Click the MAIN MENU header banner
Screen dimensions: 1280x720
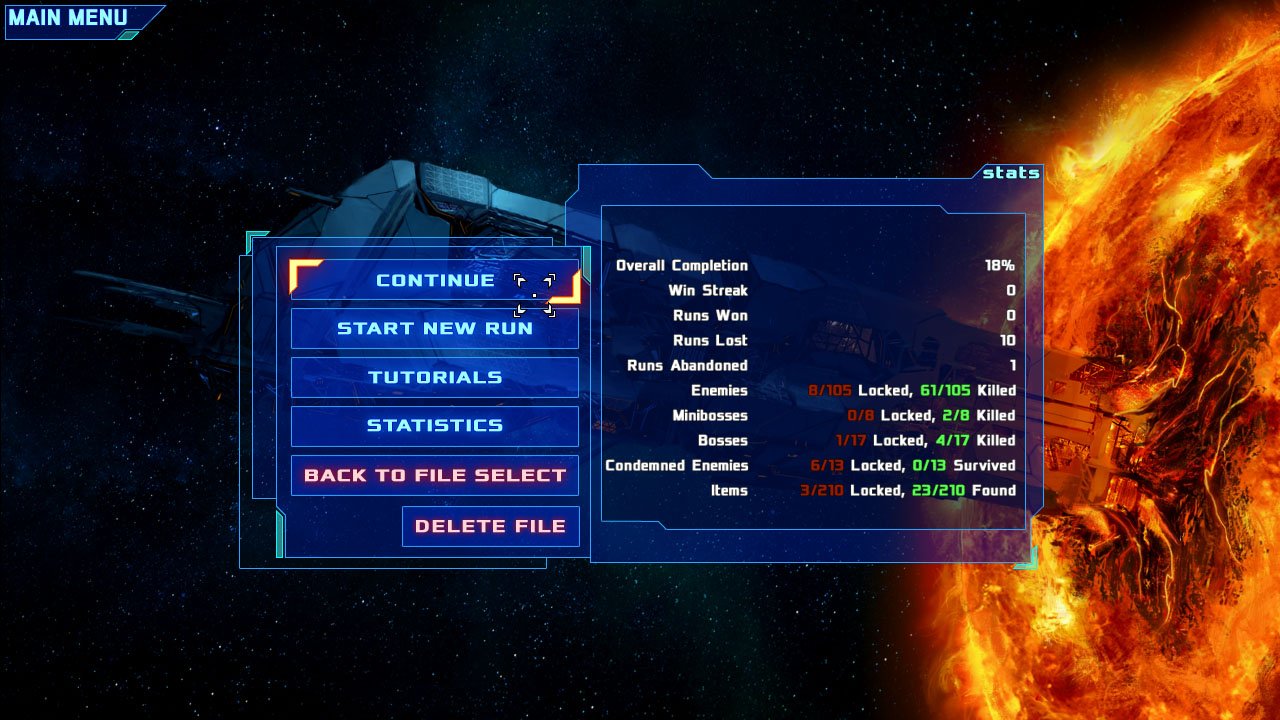(70, 17)
